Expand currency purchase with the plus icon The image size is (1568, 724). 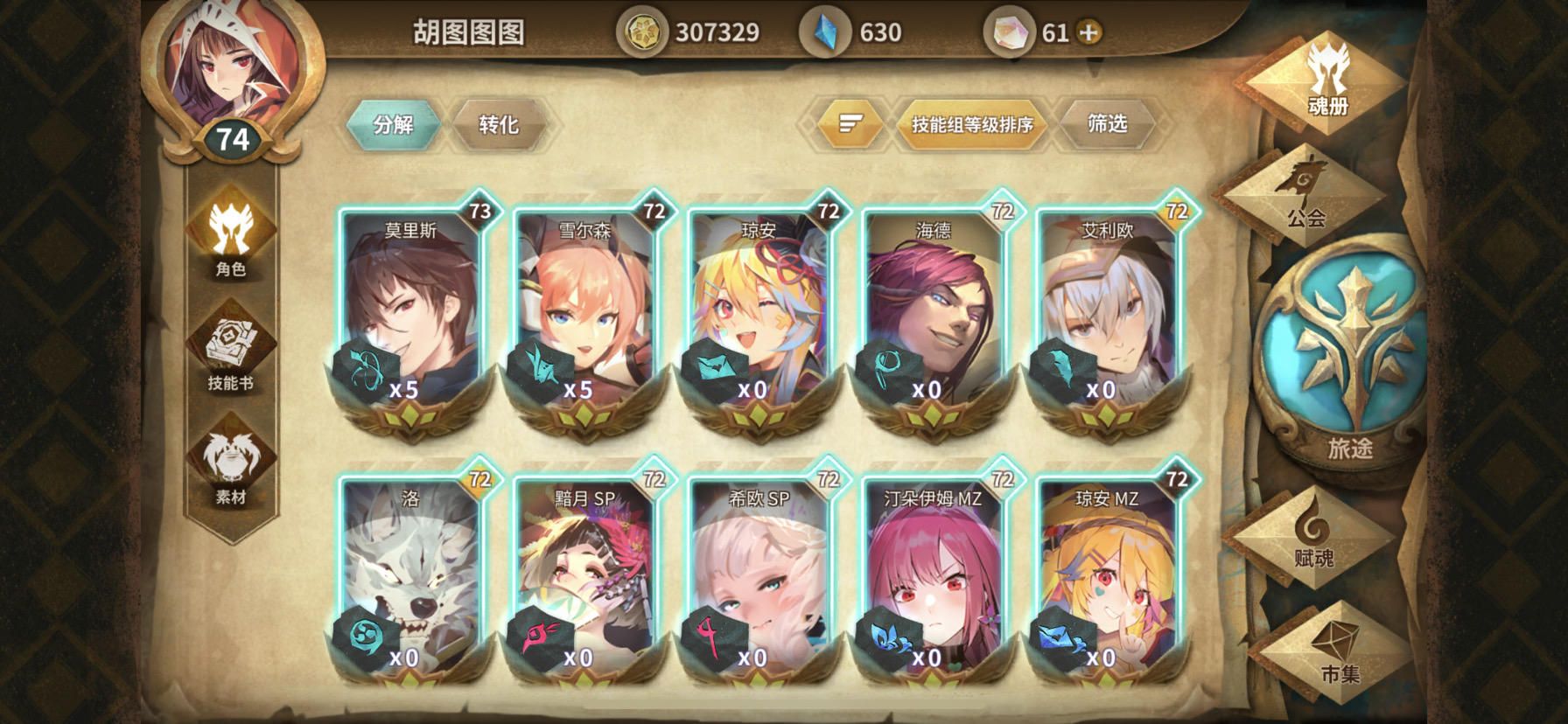1085,32
